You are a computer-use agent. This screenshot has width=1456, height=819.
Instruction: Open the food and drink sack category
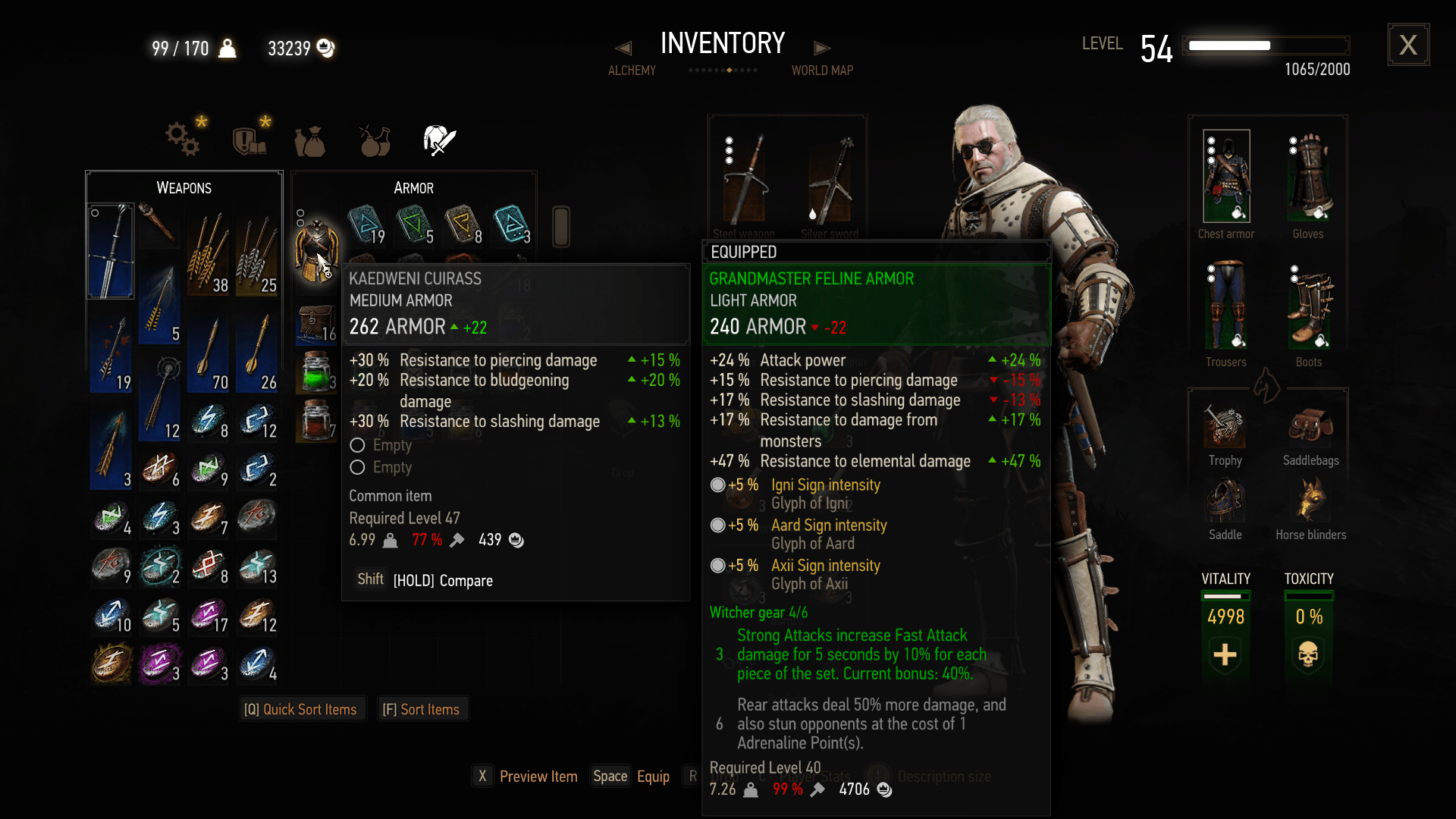tap(311, 140)
